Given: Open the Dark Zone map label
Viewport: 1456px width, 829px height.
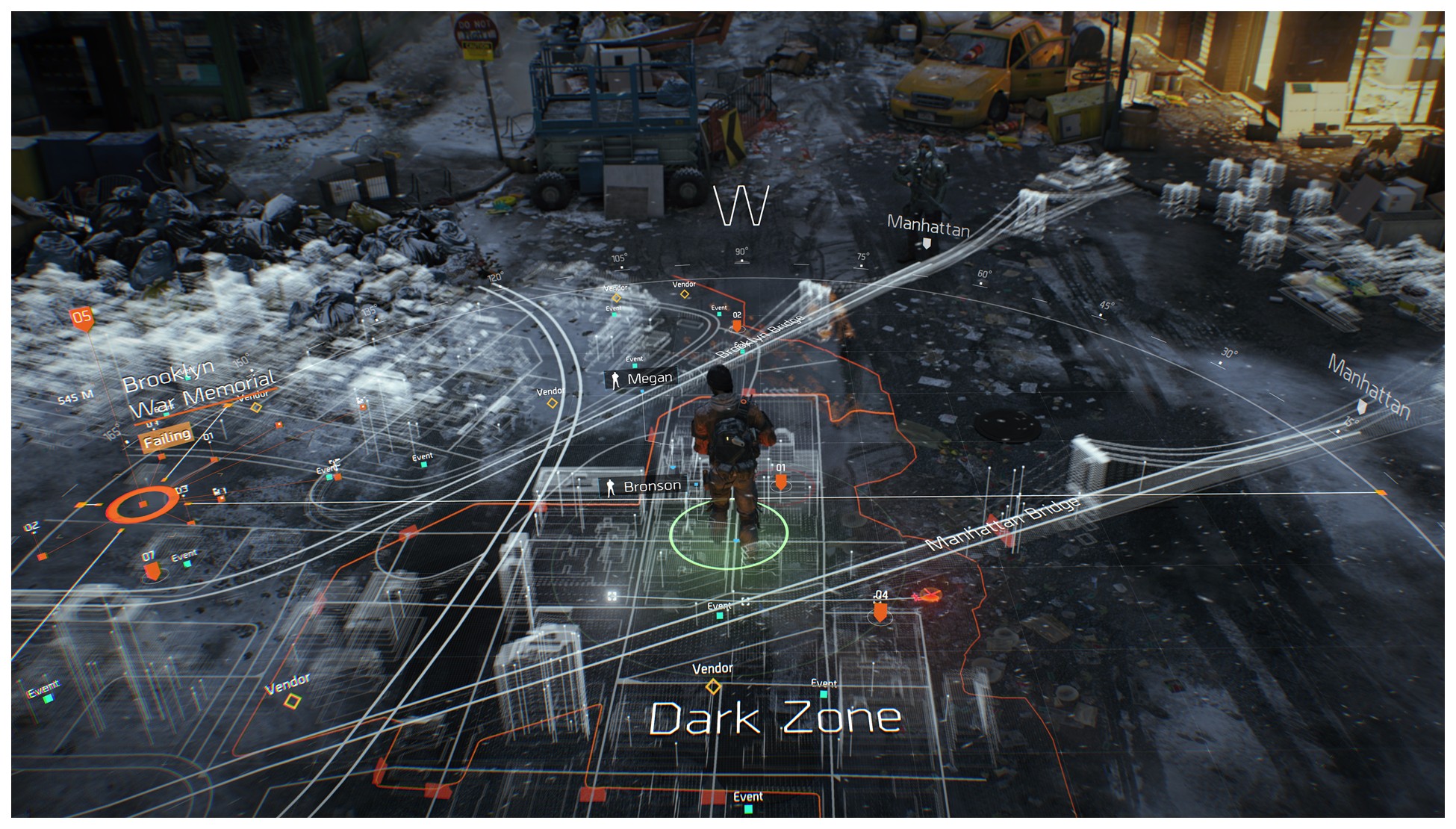Looking at the screenshot, I should click(776, 718).
